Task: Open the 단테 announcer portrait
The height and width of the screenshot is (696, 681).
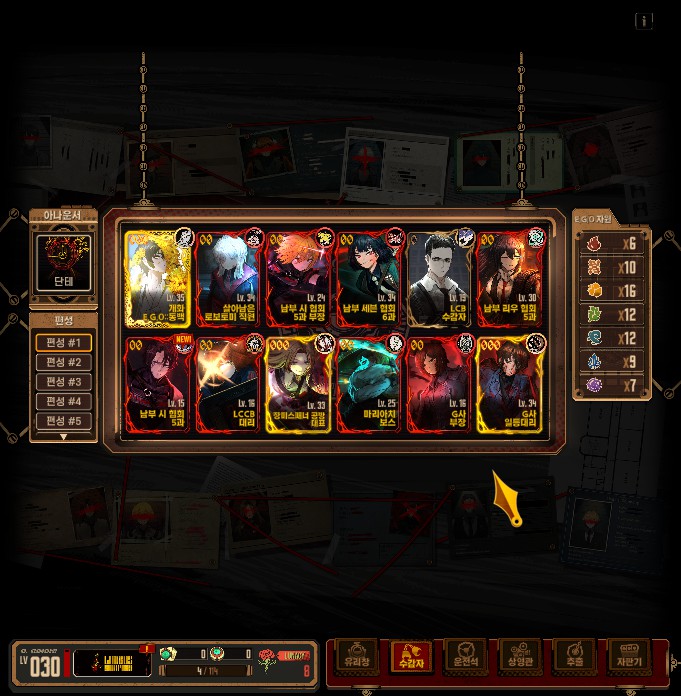Action: click(x=63, y=263)
